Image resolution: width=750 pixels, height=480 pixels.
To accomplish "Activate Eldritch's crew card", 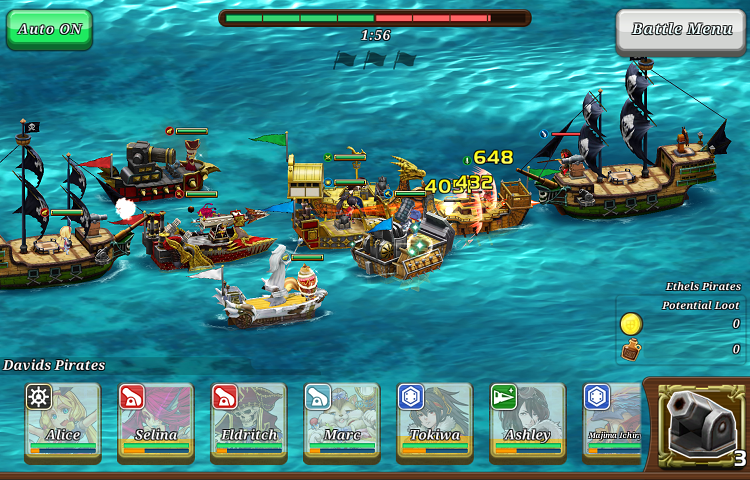I will click(248, 421).
